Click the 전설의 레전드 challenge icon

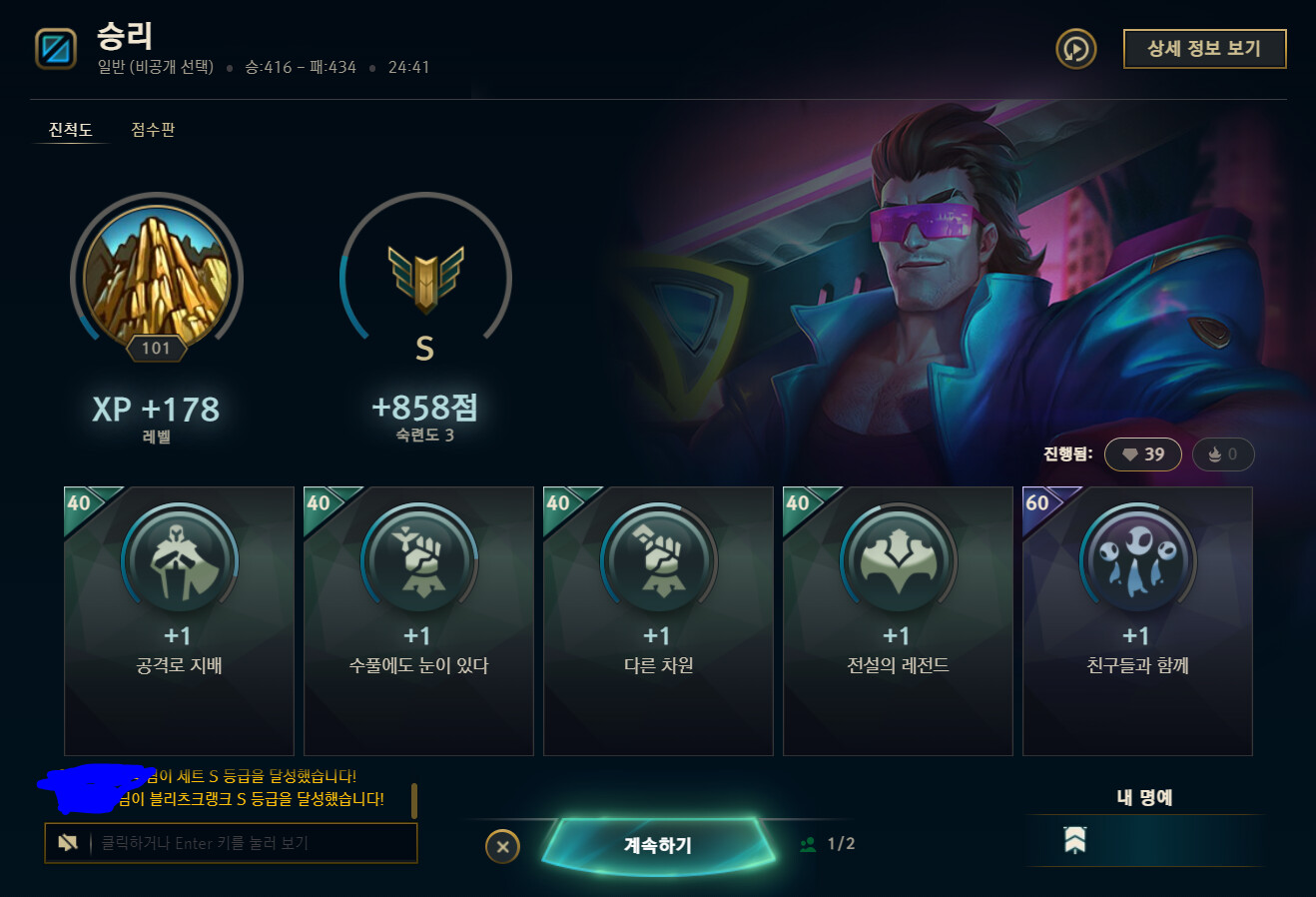[x=898, y=560]
